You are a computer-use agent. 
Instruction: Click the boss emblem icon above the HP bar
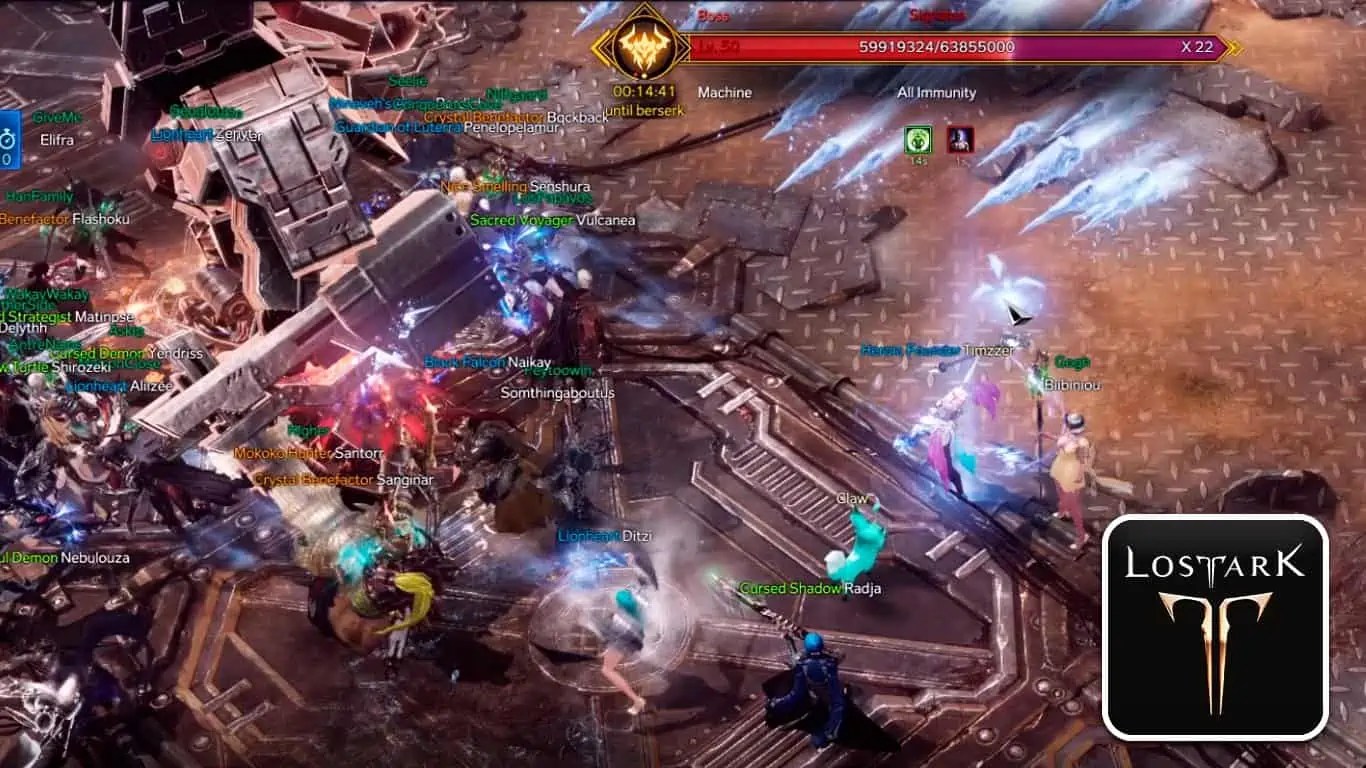coord(646,45)
